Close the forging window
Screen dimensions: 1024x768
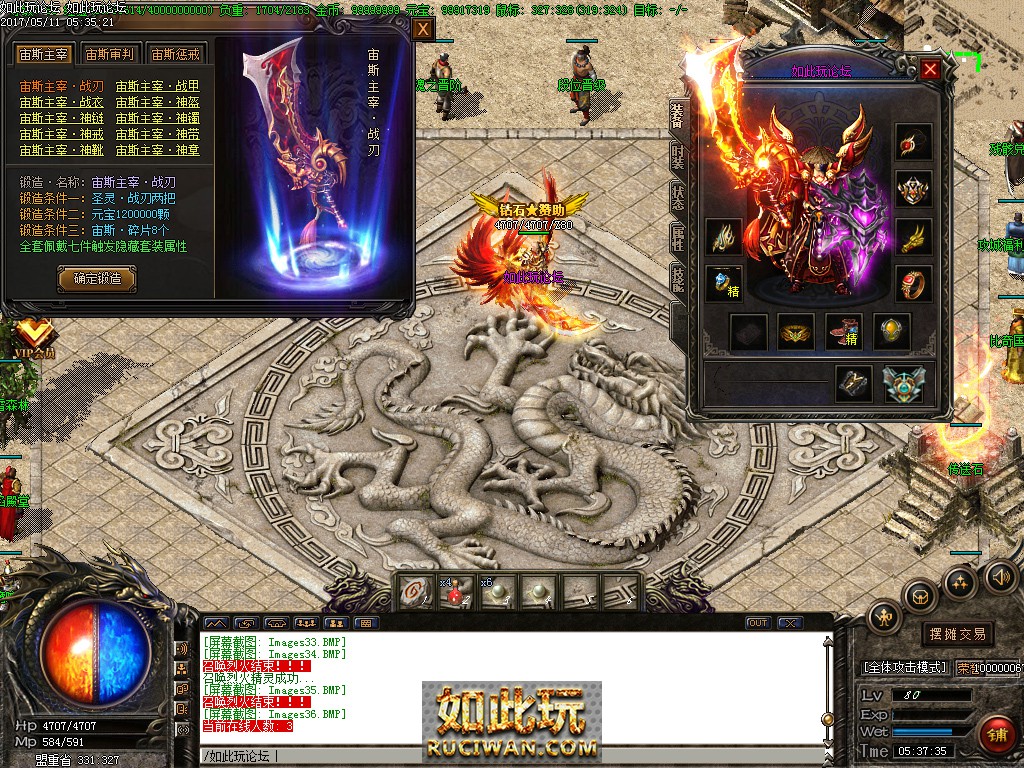(x=423, y=30)
